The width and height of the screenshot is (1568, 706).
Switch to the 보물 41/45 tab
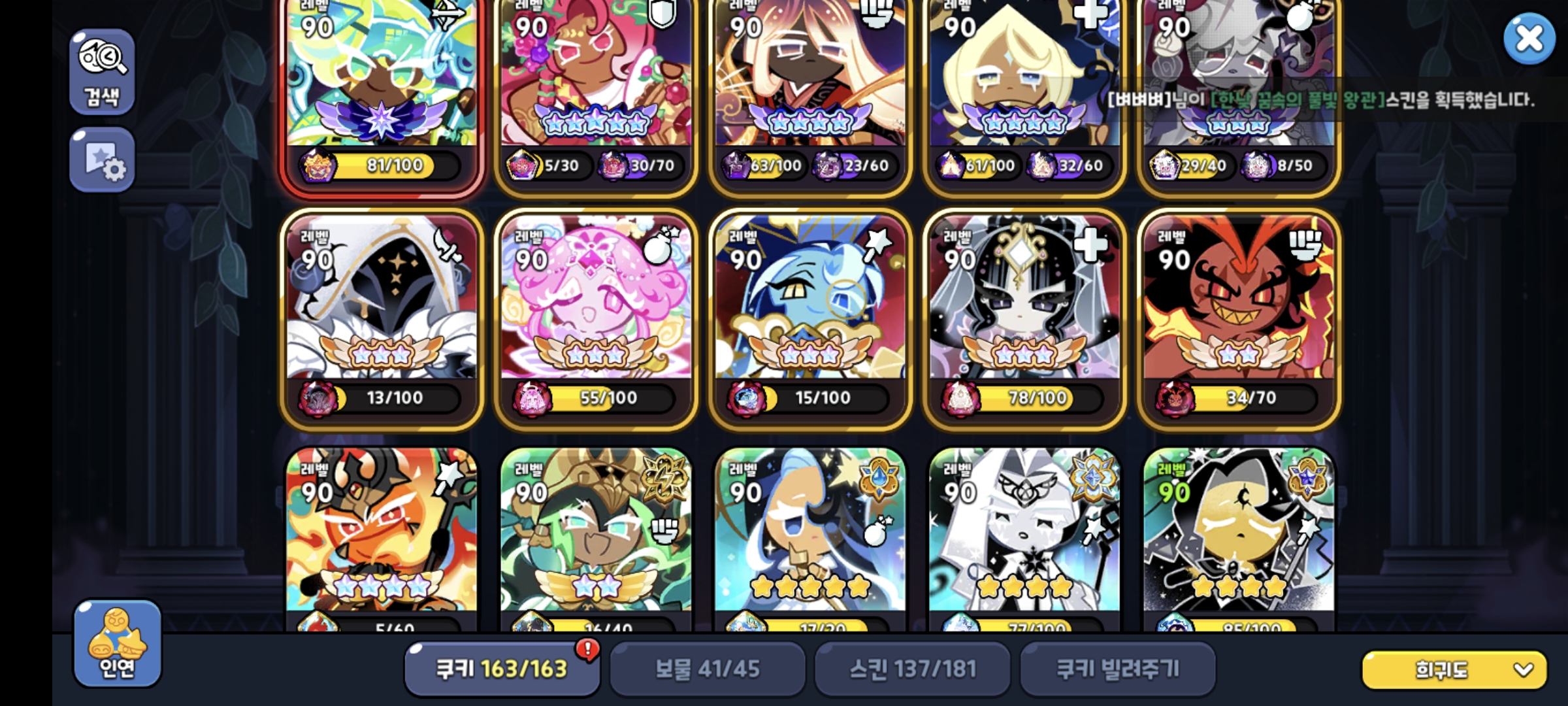click(x=707, y=668)
